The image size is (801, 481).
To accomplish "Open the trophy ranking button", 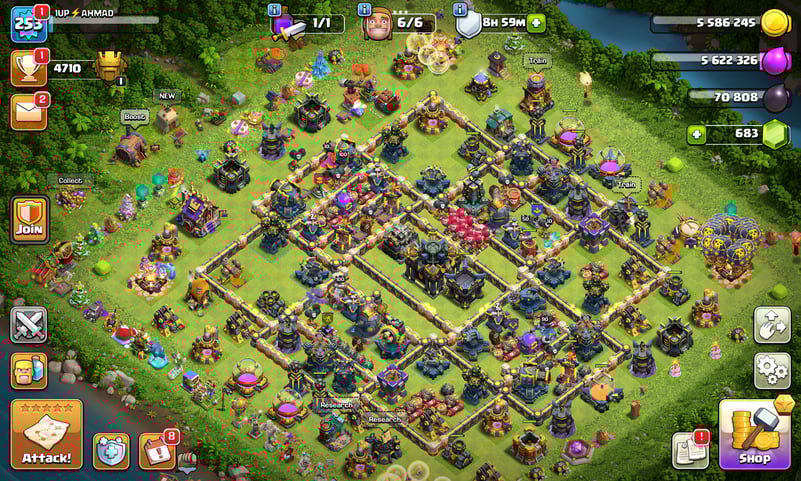I will point(28,68).
